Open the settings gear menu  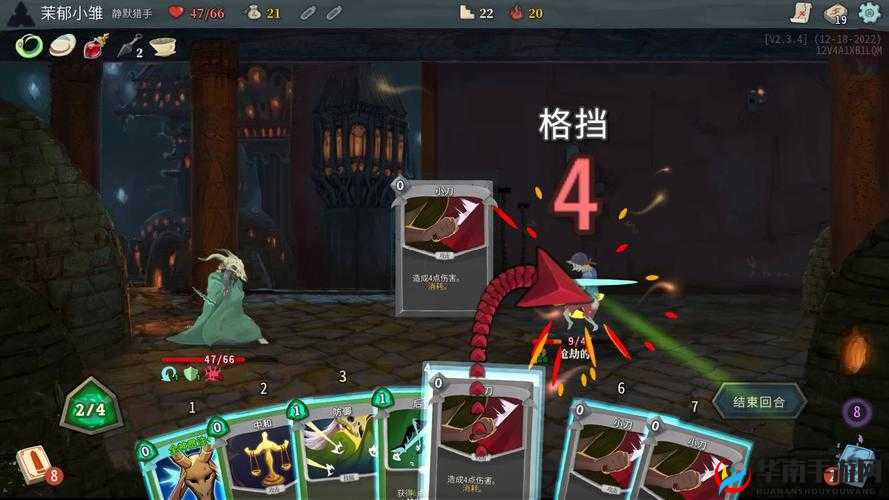(868, 12)
